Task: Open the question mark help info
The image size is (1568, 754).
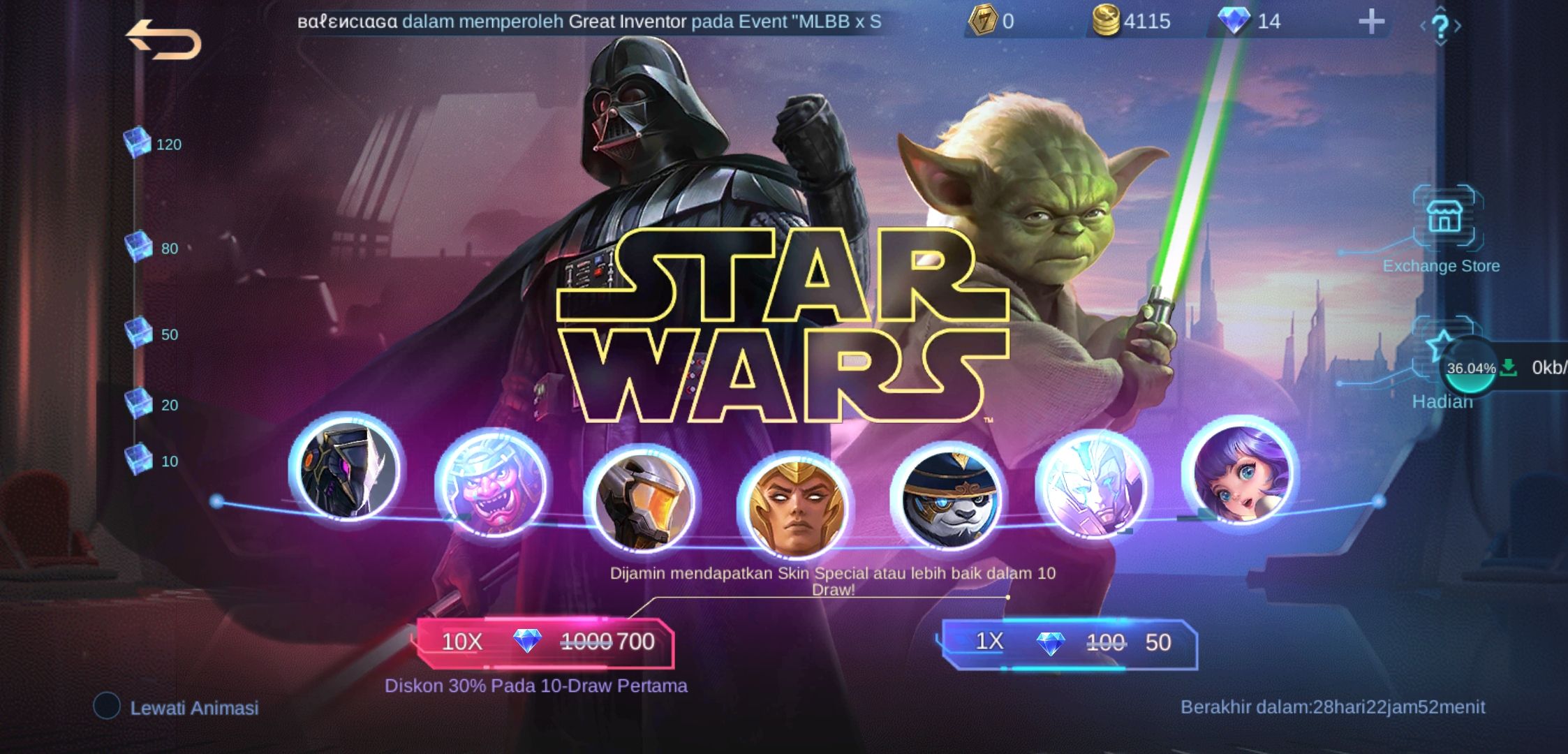Action: point(1440,27)
